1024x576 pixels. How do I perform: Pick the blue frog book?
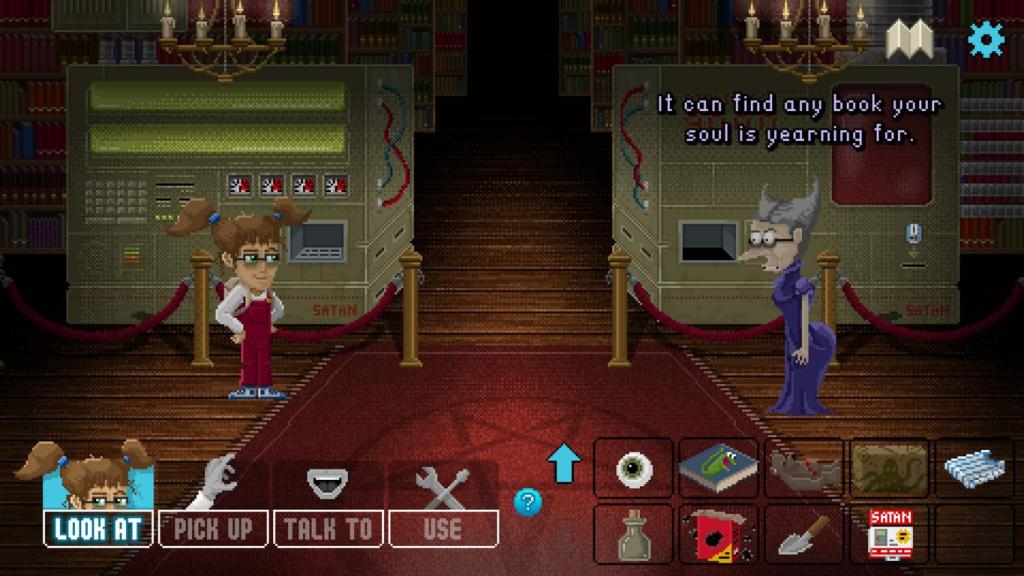click(718, 467)
